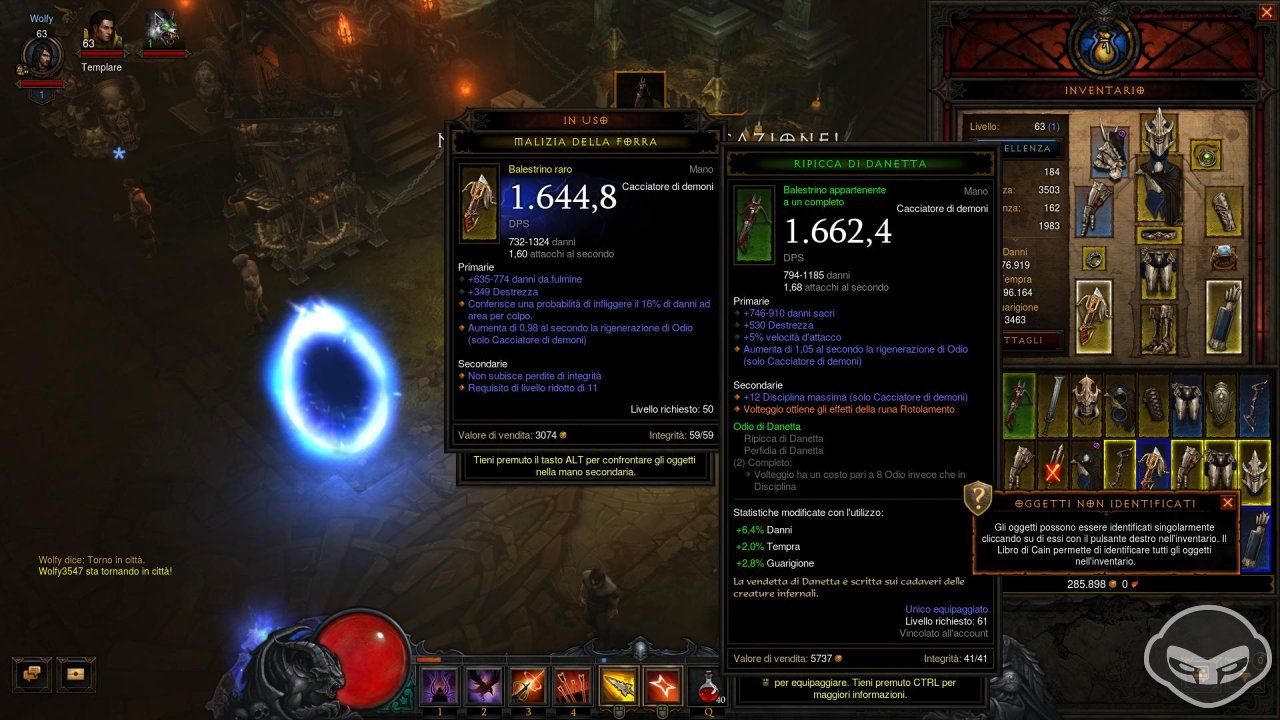Close the Oggetti Non Identificati tooltip
1280x720 pixels.
click(1227, 502)
